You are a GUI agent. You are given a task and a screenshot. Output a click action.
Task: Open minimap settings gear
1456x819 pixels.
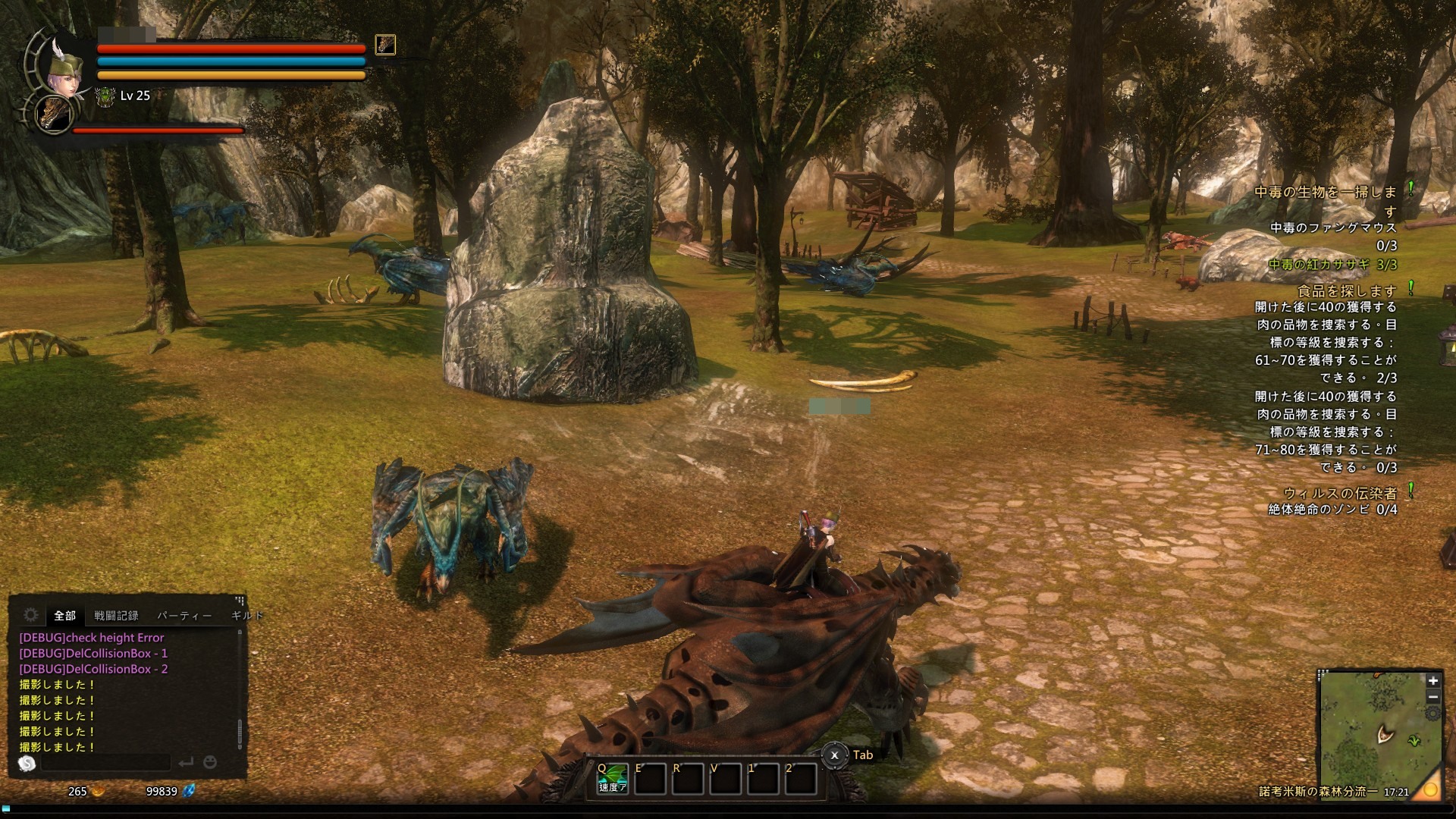pyautogui.click(x=1432, y=714)
